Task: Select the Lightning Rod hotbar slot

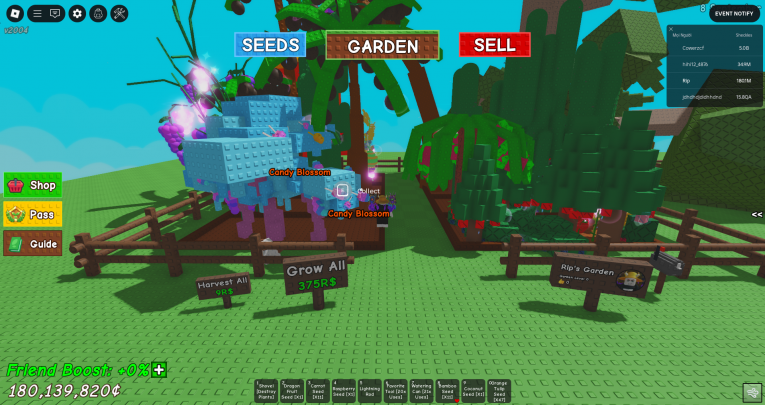Action: 370,391
